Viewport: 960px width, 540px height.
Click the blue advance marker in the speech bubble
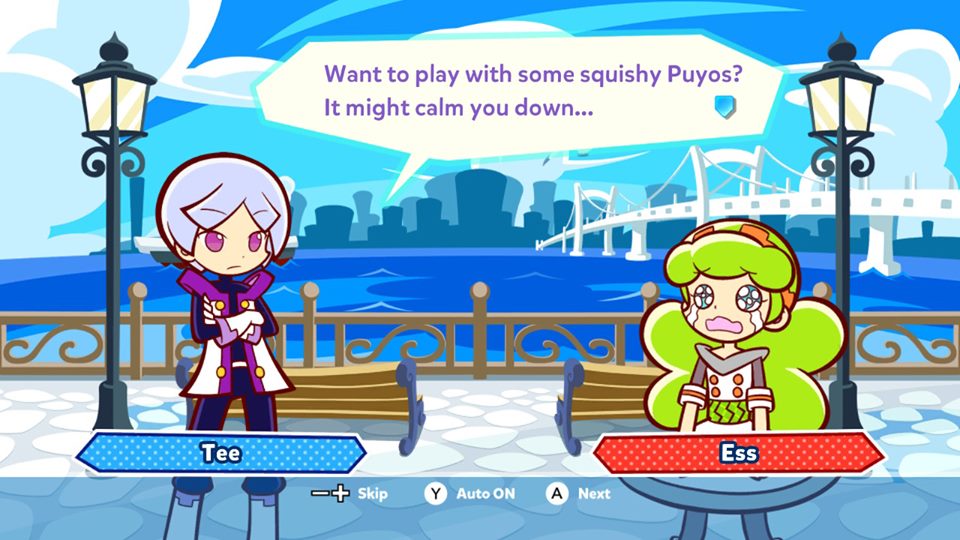coord(725,105)
